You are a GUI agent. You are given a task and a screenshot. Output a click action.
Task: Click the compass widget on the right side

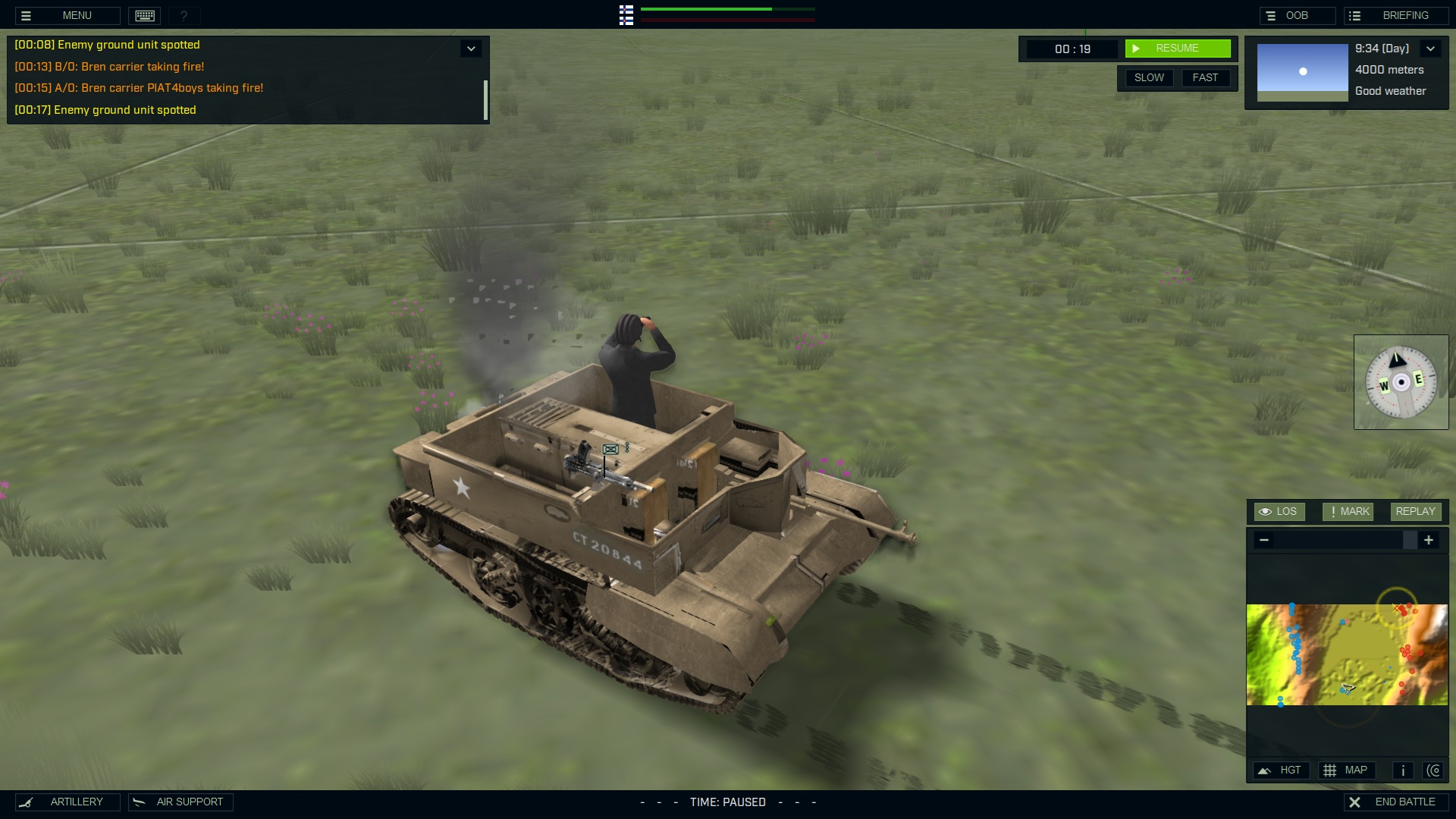(1401, 381)
